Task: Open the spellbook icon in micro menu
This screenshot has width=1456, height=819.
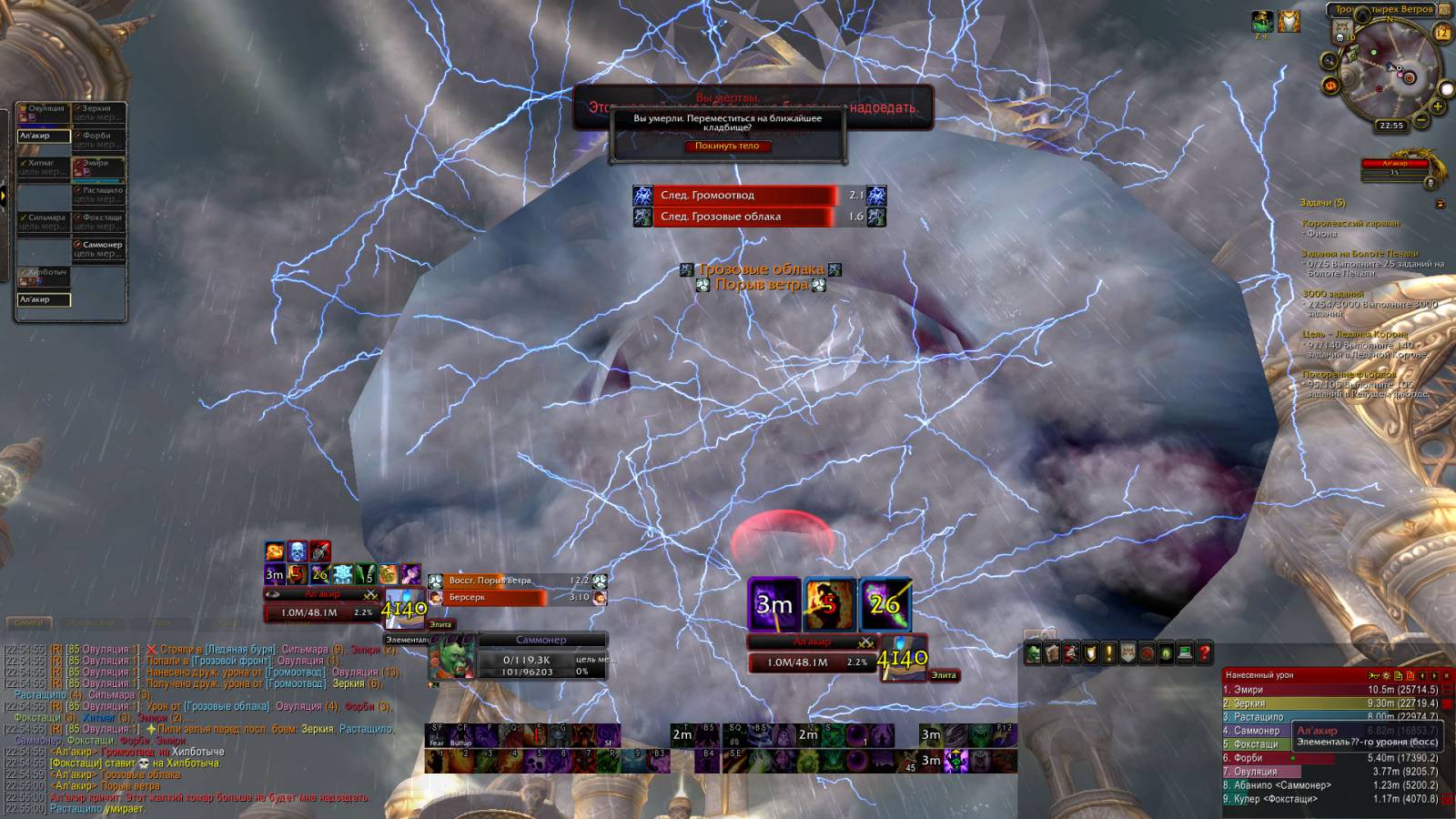Action: [x=1052, y=652]
